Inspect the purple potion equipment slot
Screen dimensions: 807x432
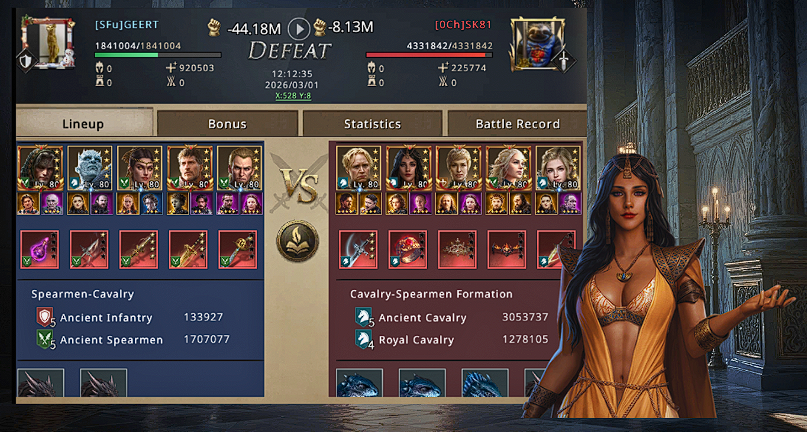pyautogui.click(x=39, y=249)
